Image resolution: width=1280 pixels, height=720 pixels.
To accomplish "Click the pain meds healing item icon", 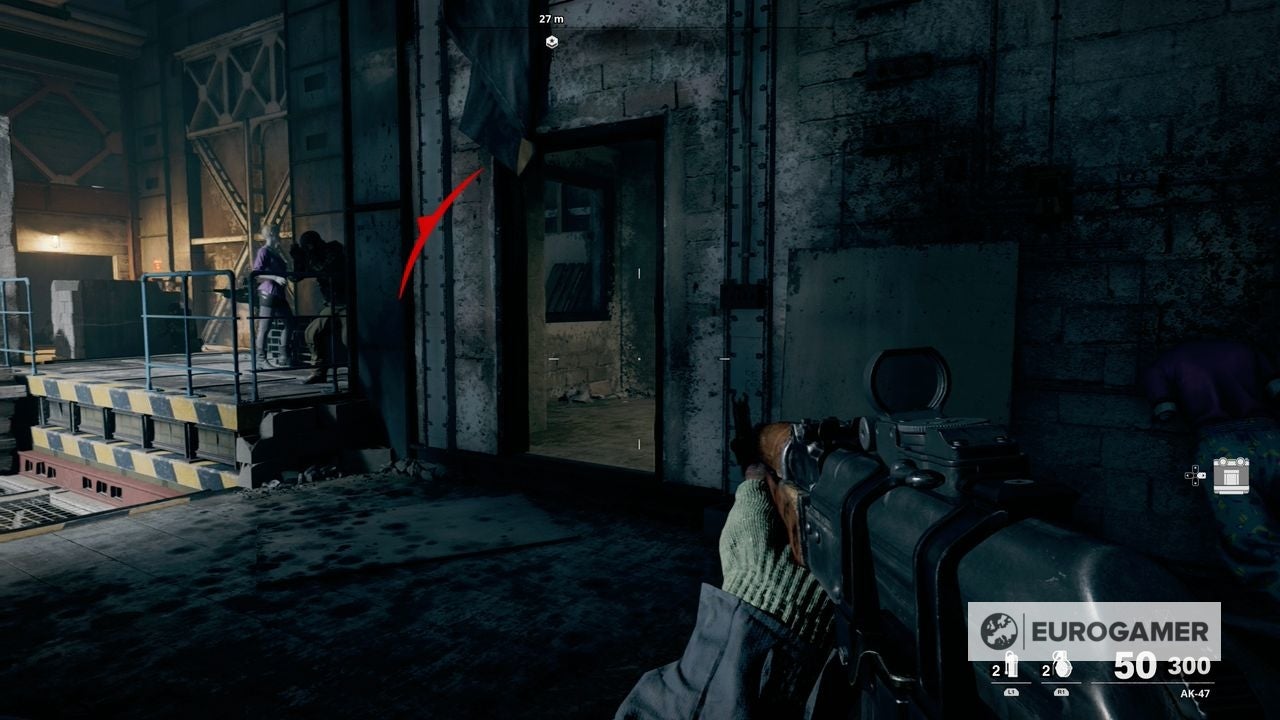I will tap(1013, 666).
